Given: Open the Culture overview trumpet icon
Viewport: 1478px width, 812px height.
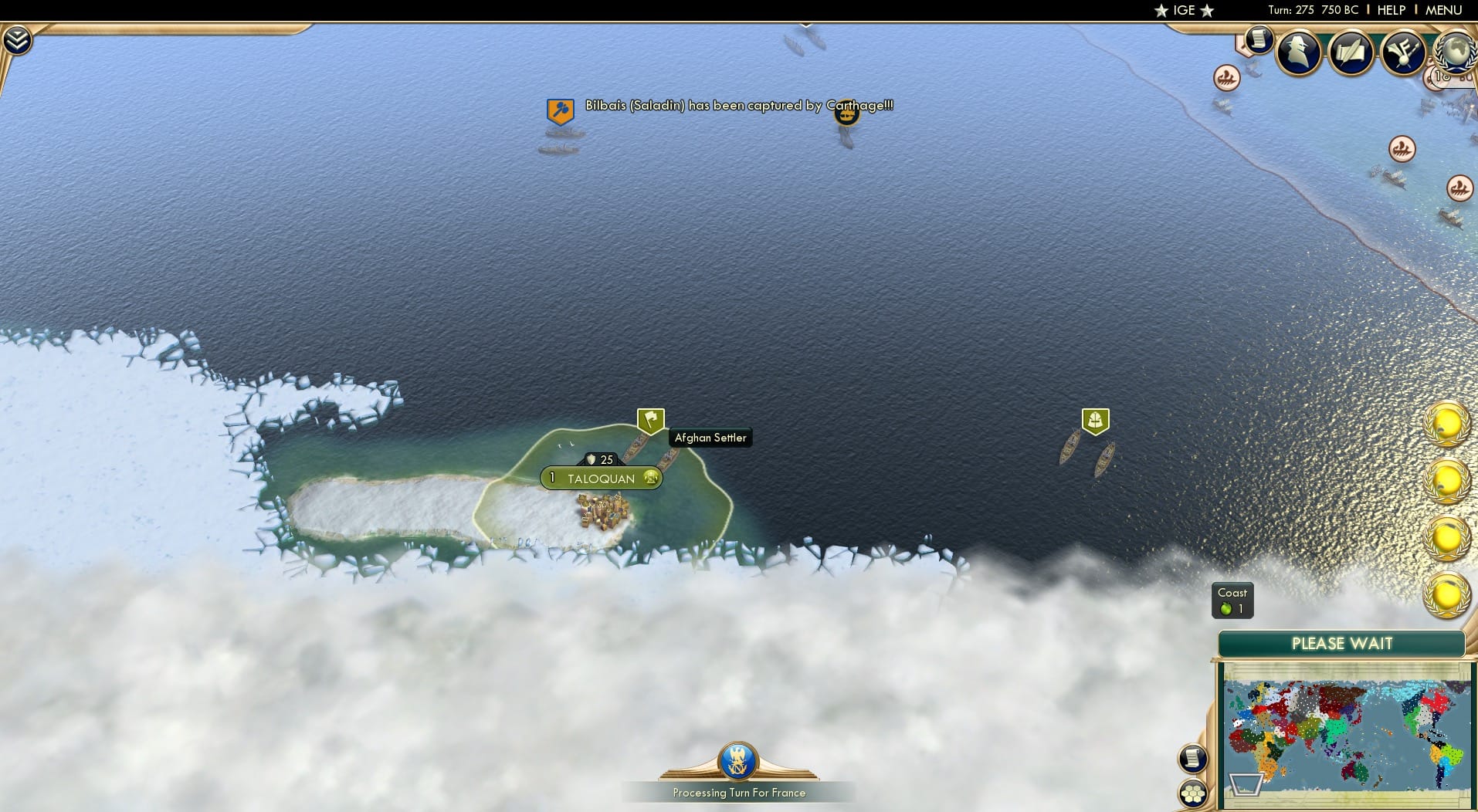Looking at the screenshot, I should click(x=1404, y=52).
